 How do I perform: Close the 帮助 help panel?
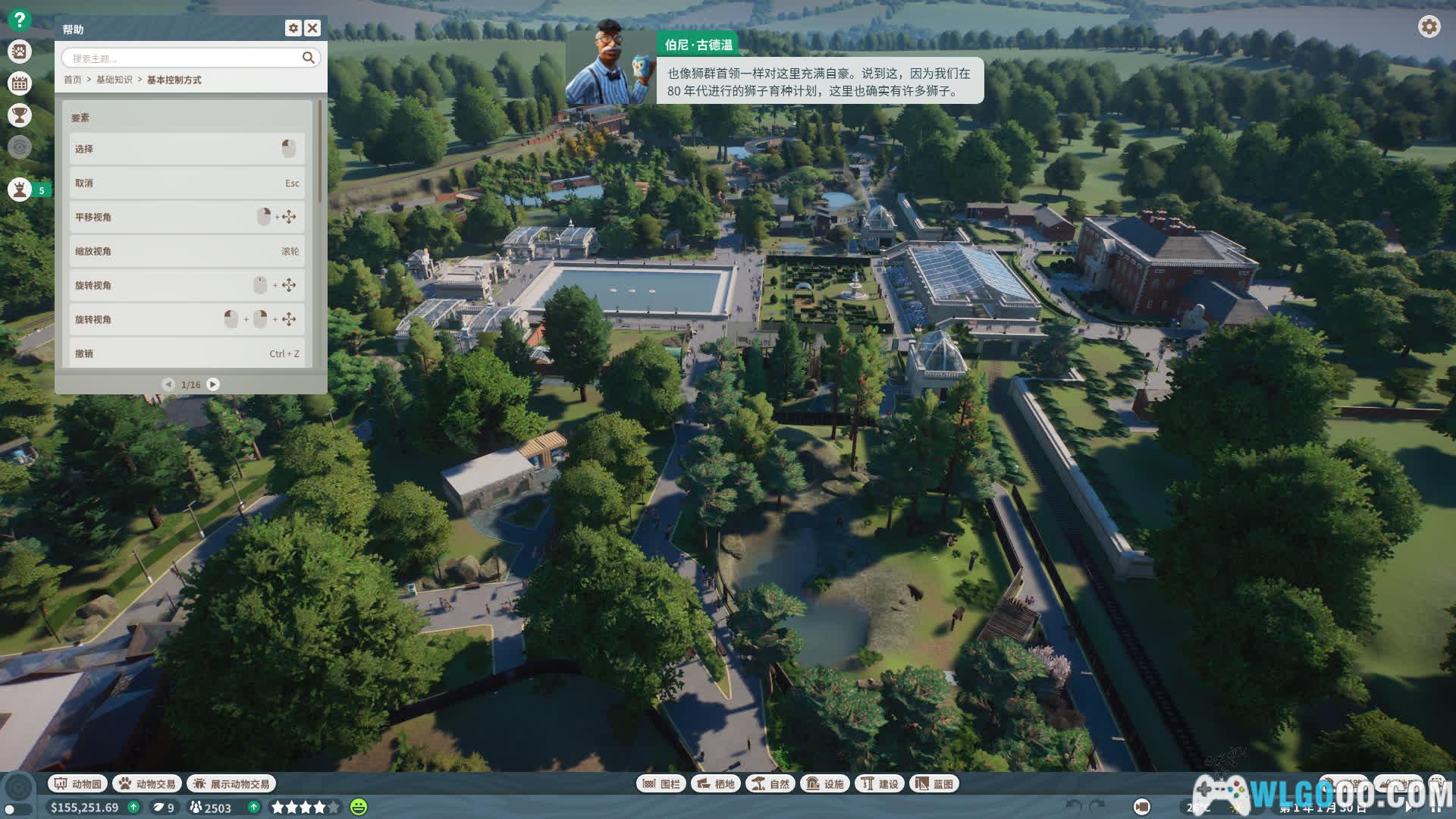[312, 28]
